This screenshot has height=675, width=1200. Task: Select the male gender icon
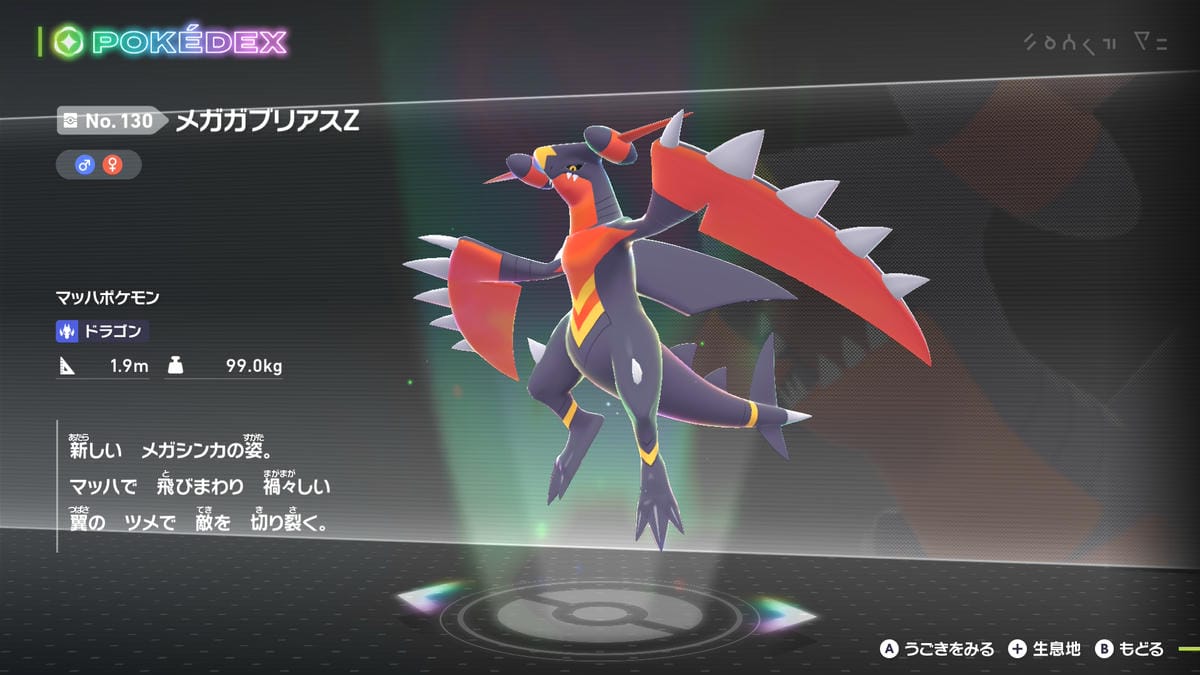[85, 165]
